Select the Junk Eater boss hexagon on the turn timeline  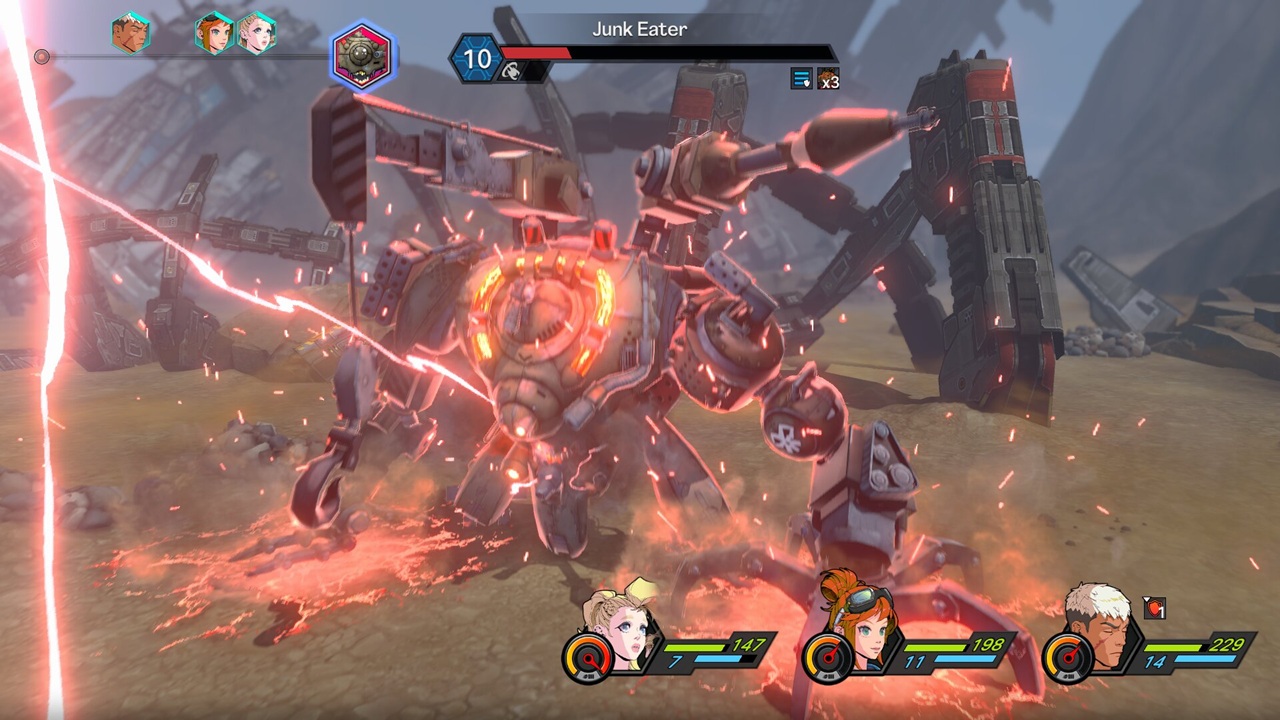tap(363, 57)
